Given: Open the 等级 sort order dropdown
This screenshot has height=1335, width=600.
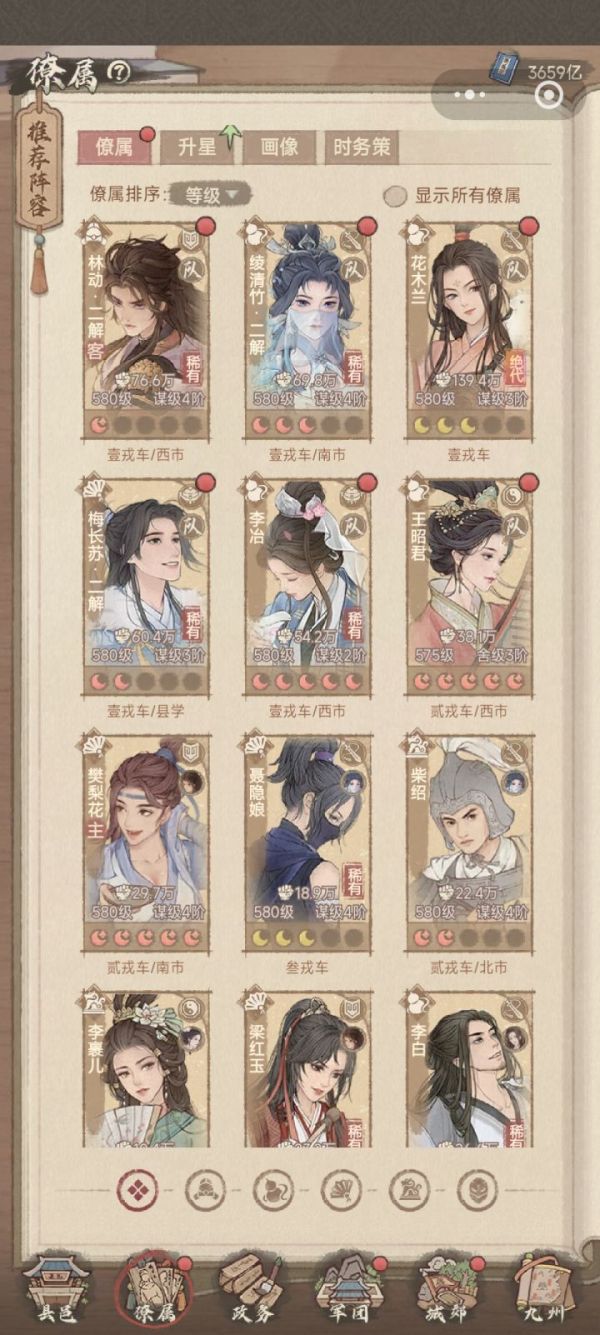Looking at the screenshot, I should (x=208, y=195).
